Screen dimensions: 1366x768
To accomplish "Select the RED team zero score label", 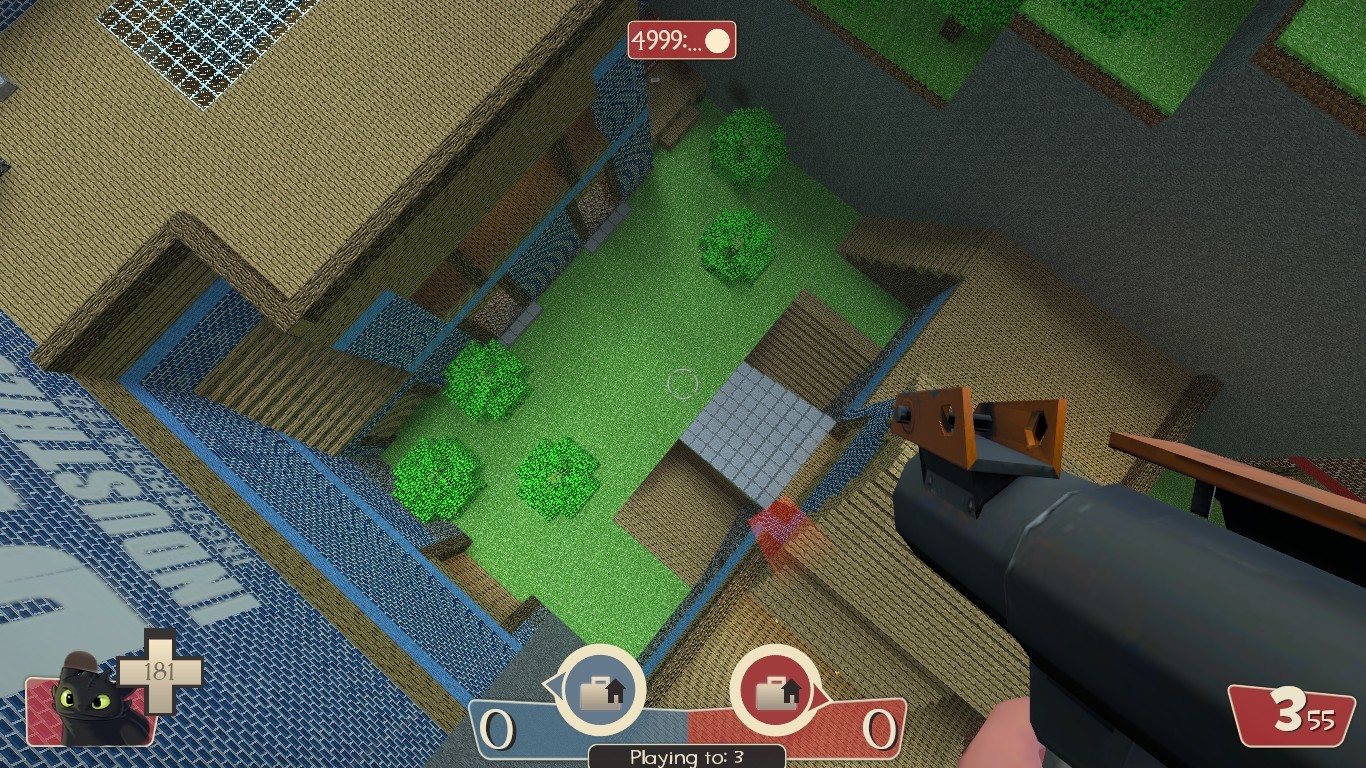I will tap(882, 731).
